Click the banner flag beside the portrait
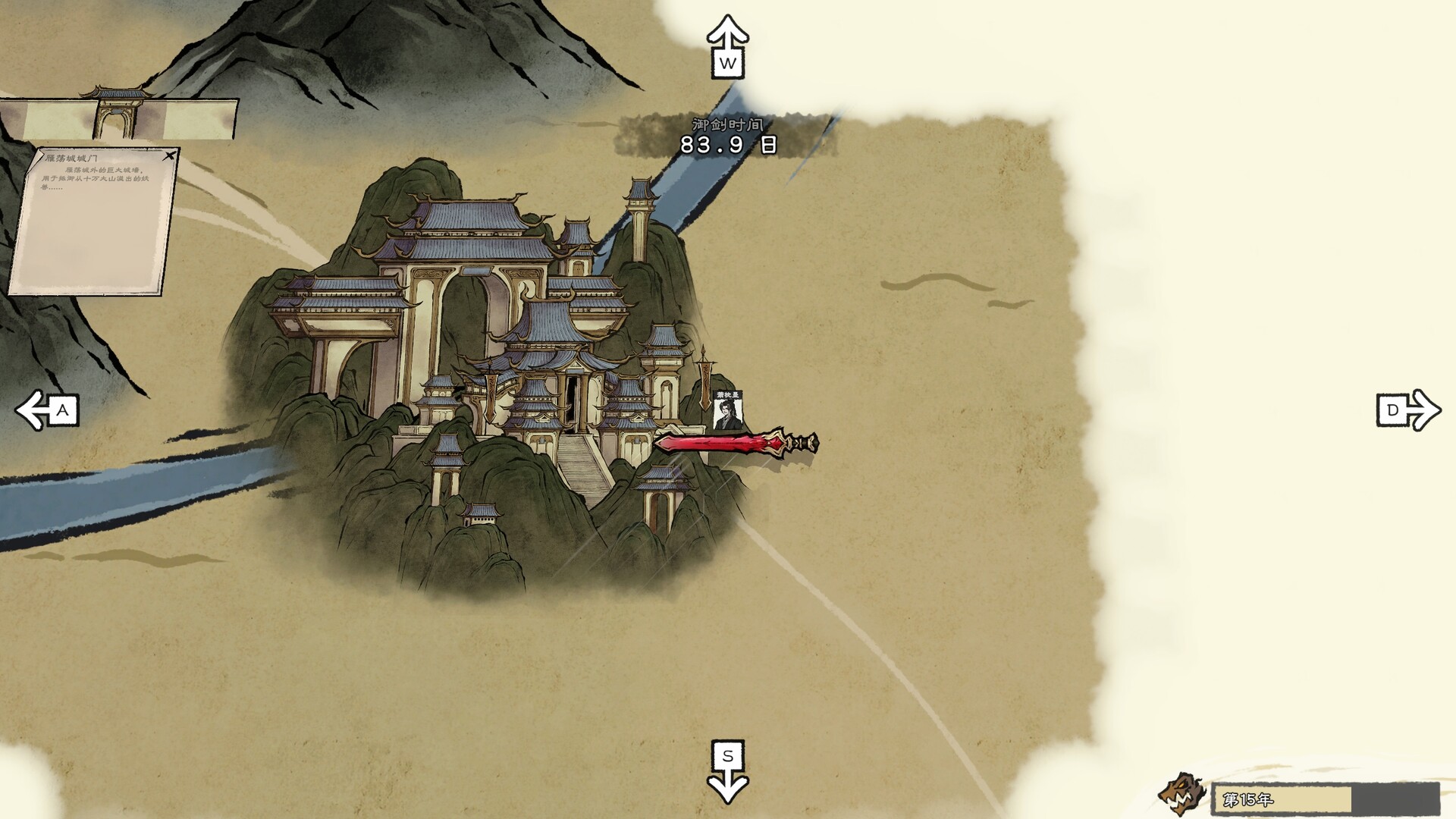The height and width of the screenshot is (819, 1456). tap(705, 383)
